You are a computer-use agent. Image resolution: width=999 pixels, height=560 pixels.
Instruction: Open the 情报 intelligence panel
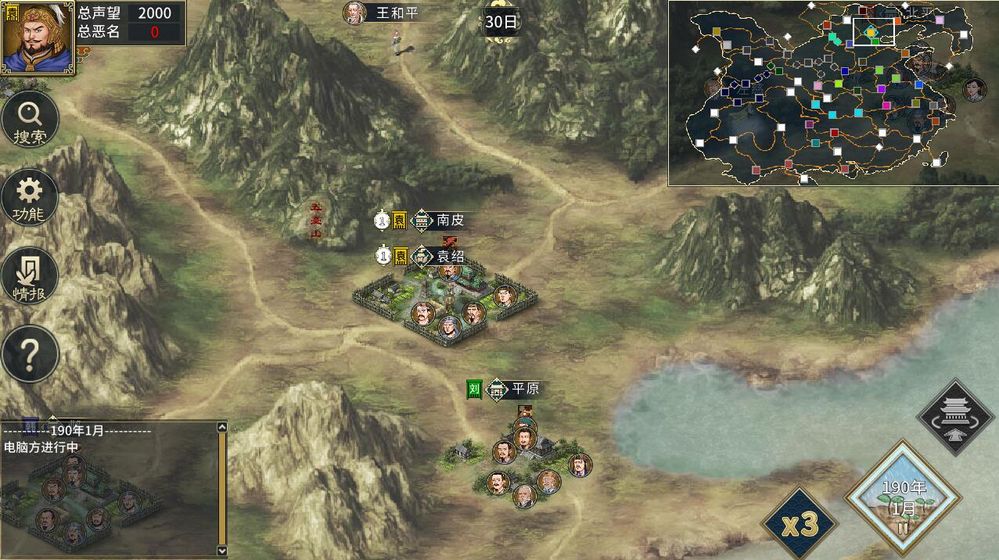click(x=30, y=276)
